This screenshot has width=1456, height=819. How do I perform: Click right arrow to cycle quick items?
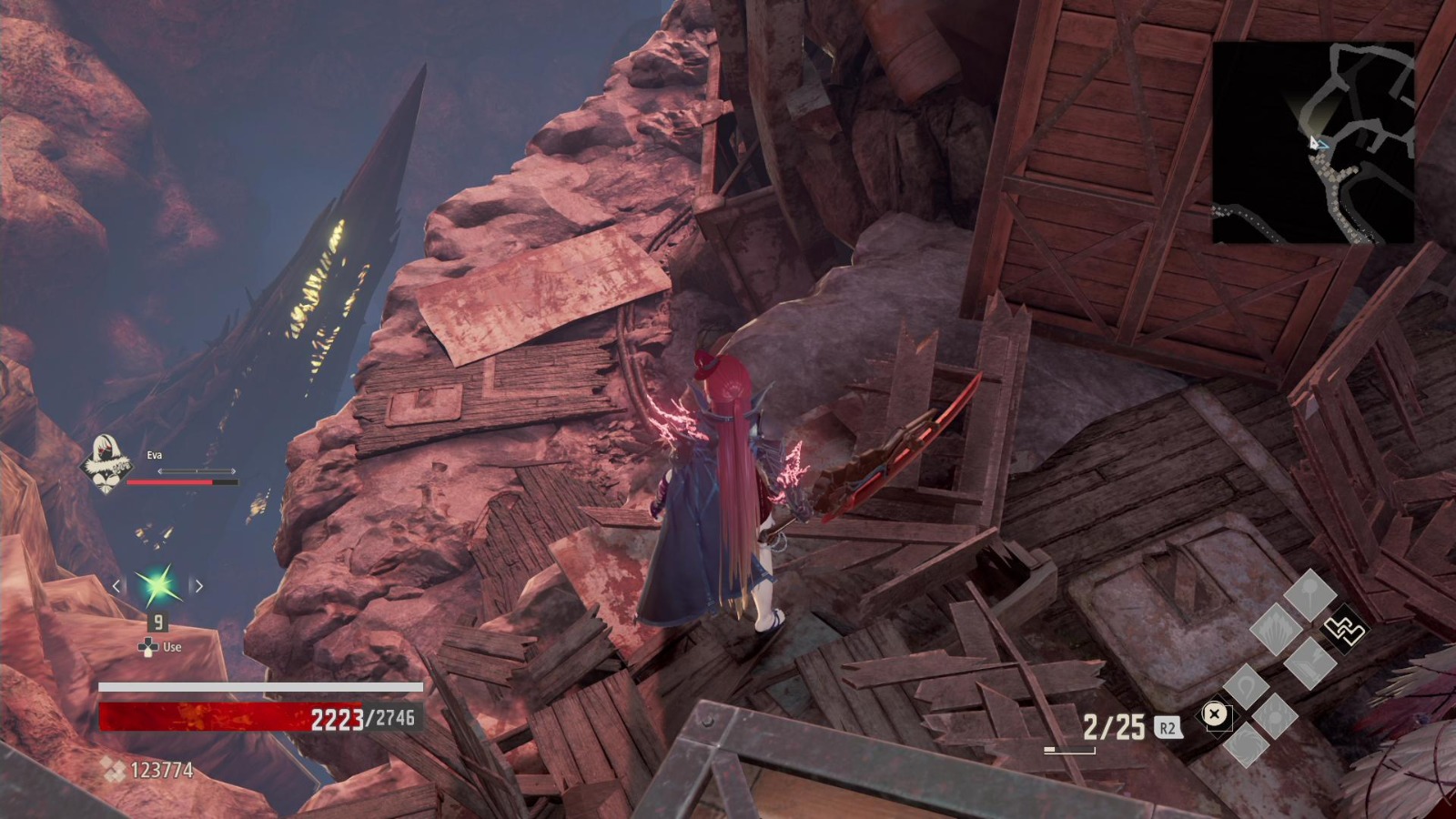pos(199,586)
